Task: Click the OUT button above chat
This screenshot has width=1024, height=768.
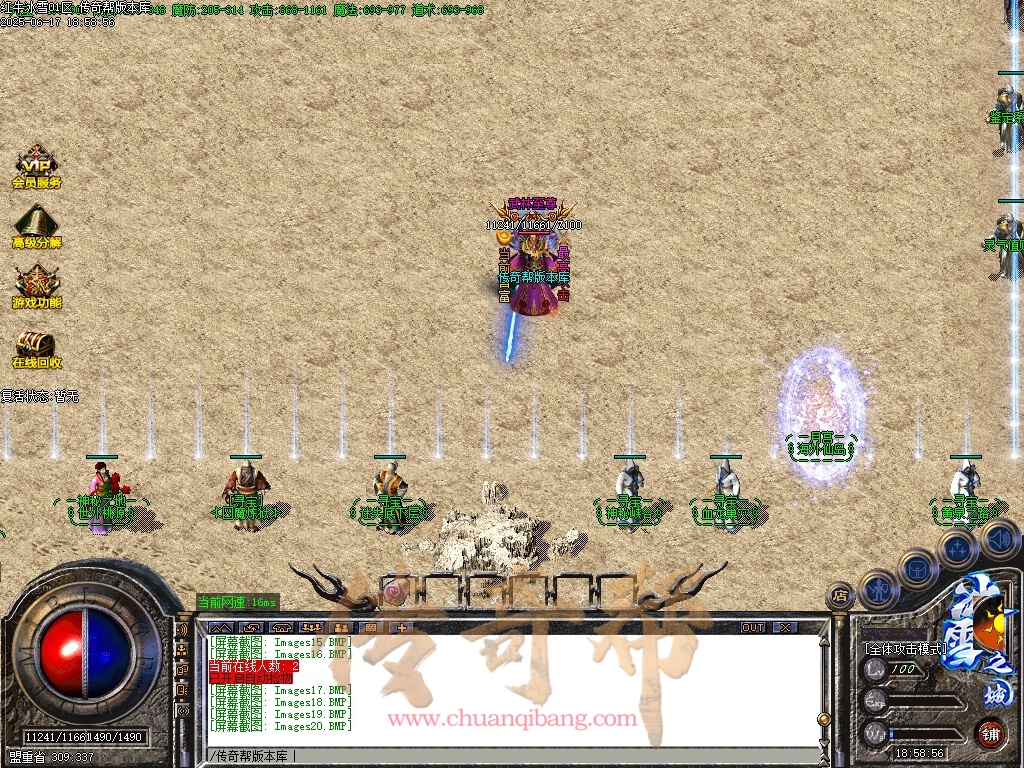Action: (x=752, y=627)
